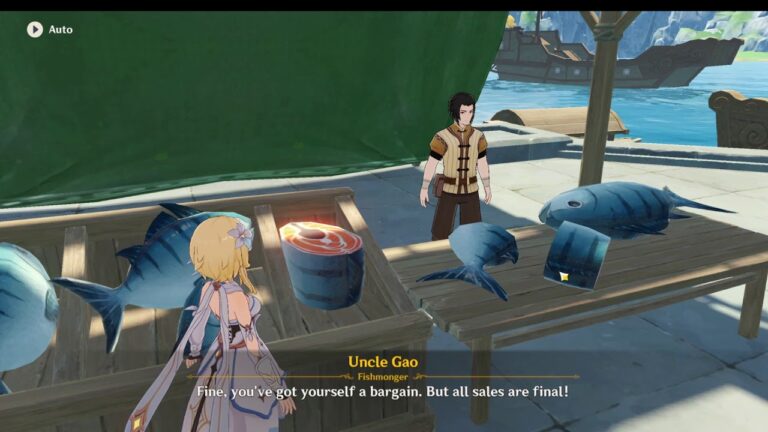
Task: Toggle the Auto dialogue playback button
Action: click(35, 30)
